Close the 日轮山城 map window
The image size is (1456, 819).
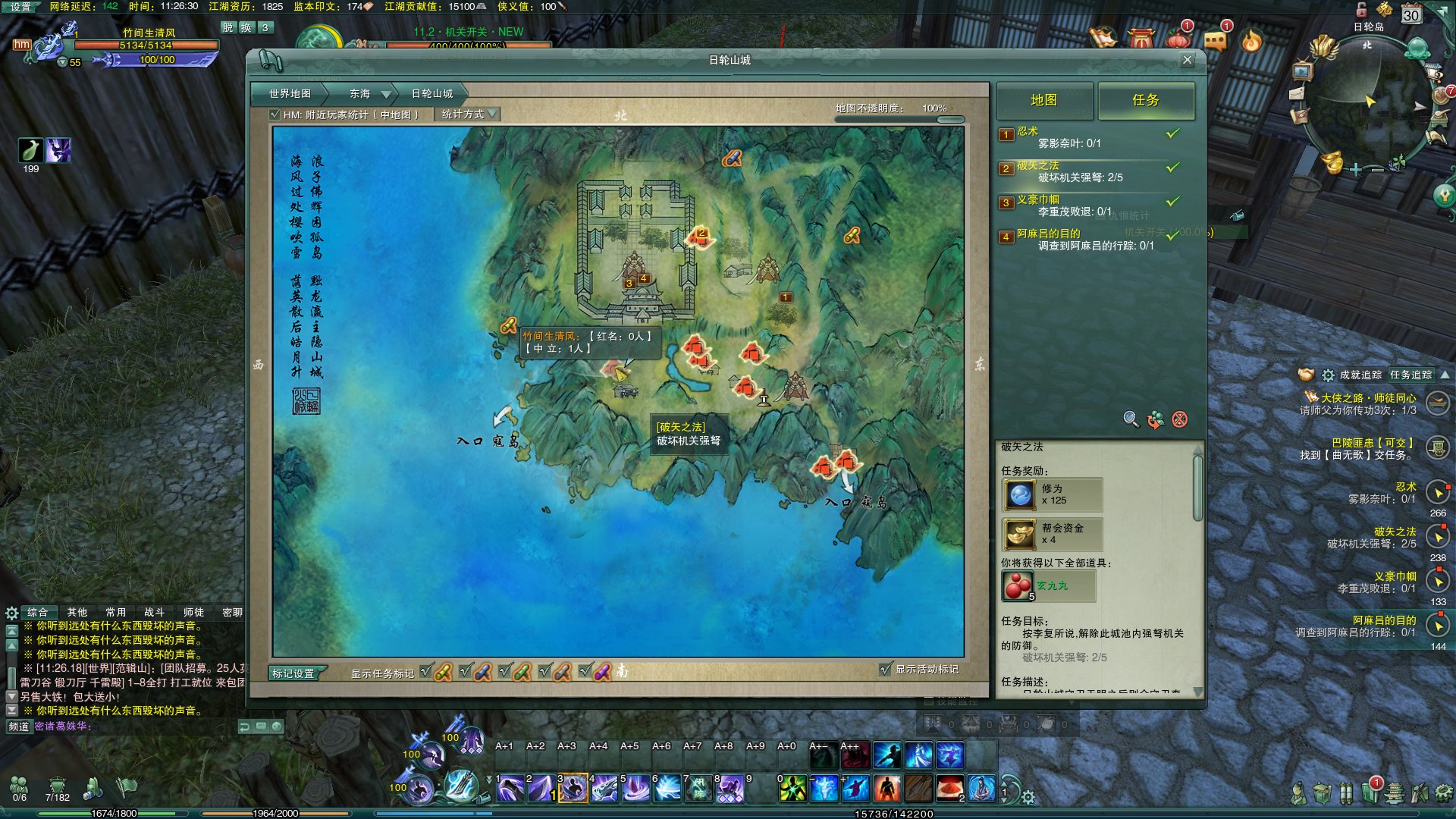[1187, 60]
